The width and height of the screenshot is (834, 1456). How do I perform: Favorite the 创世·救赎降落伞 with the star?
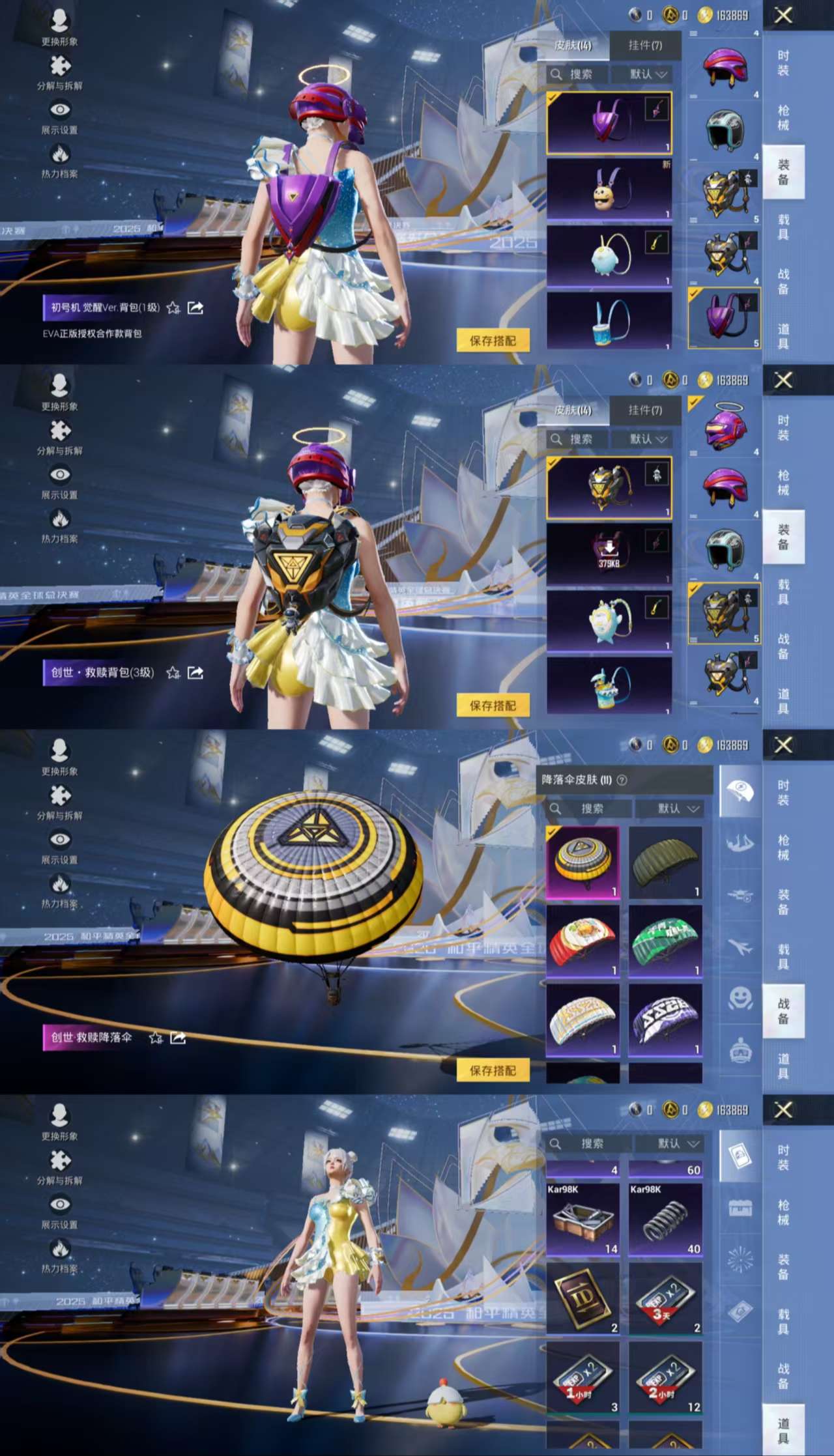click(156, 1038)
